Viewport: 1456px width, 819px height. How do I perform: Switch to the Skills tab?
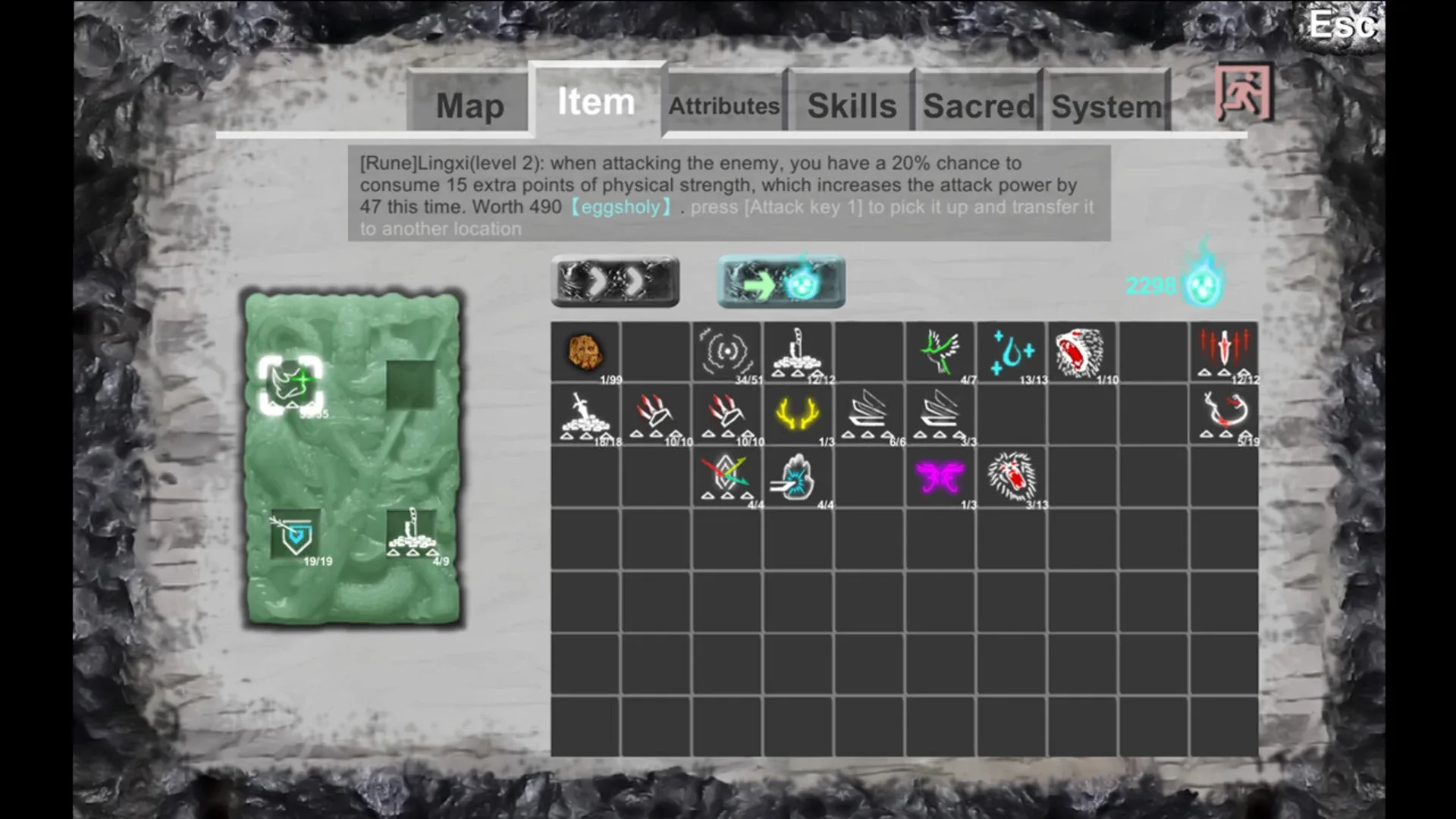point(851,106)
